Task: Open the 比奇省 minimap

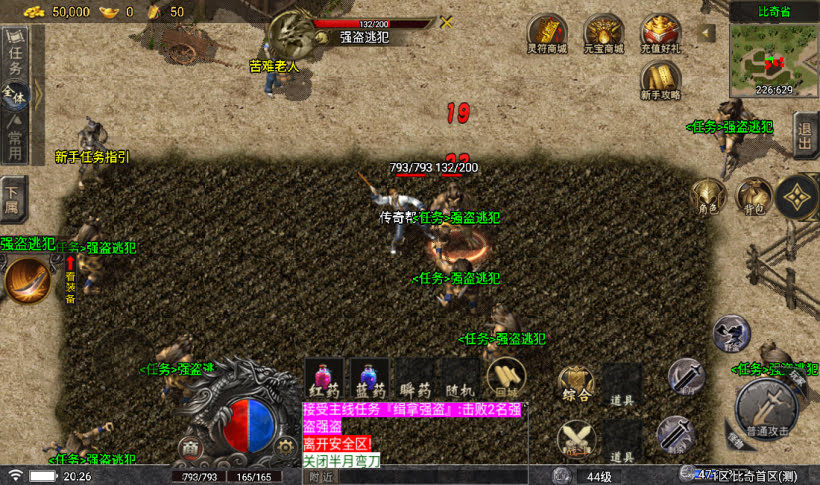Action: [773, 55]
